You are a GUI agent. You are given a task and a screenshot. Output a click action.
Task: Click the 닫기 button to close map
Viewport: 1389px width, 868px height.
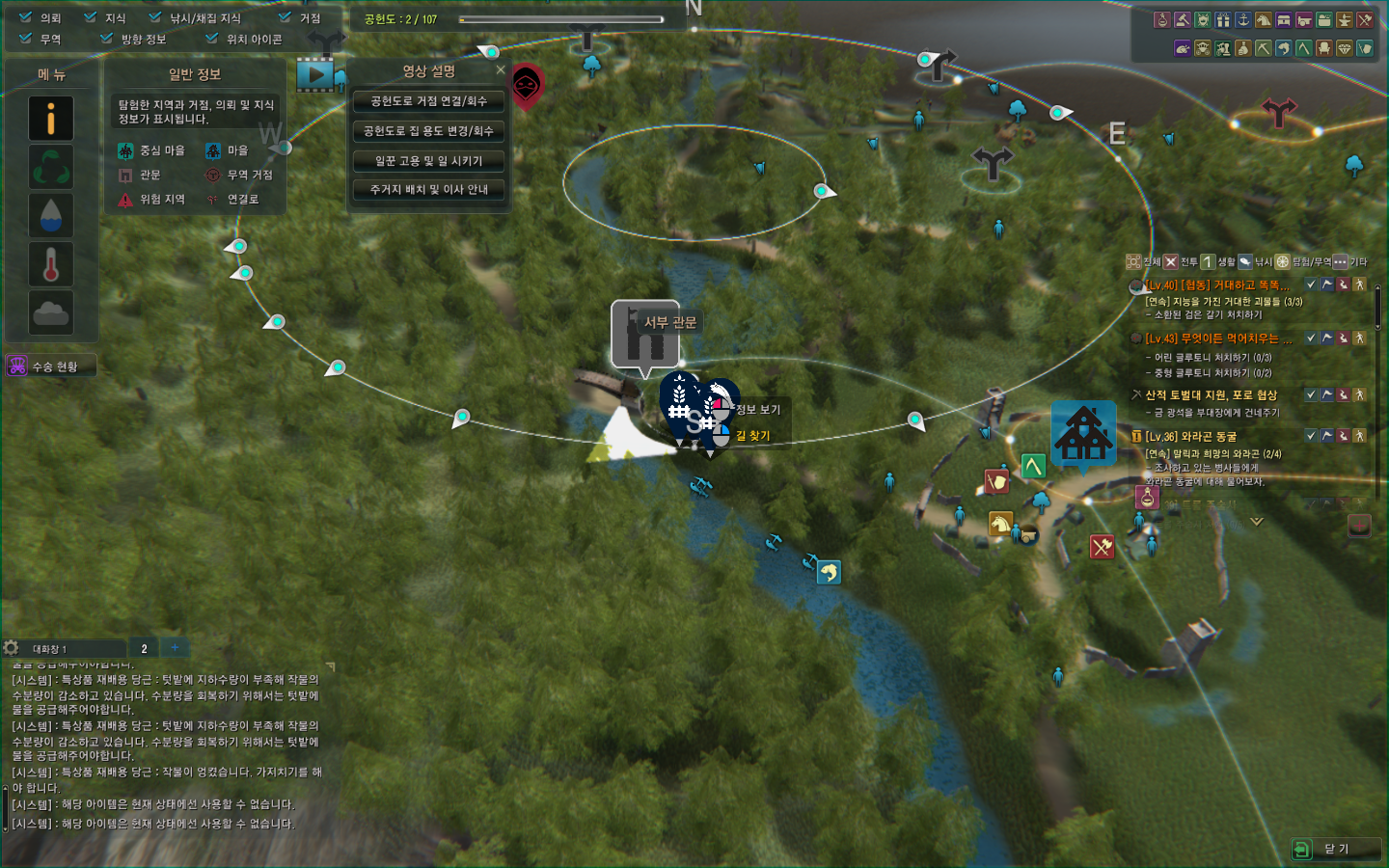point(1336,849)
